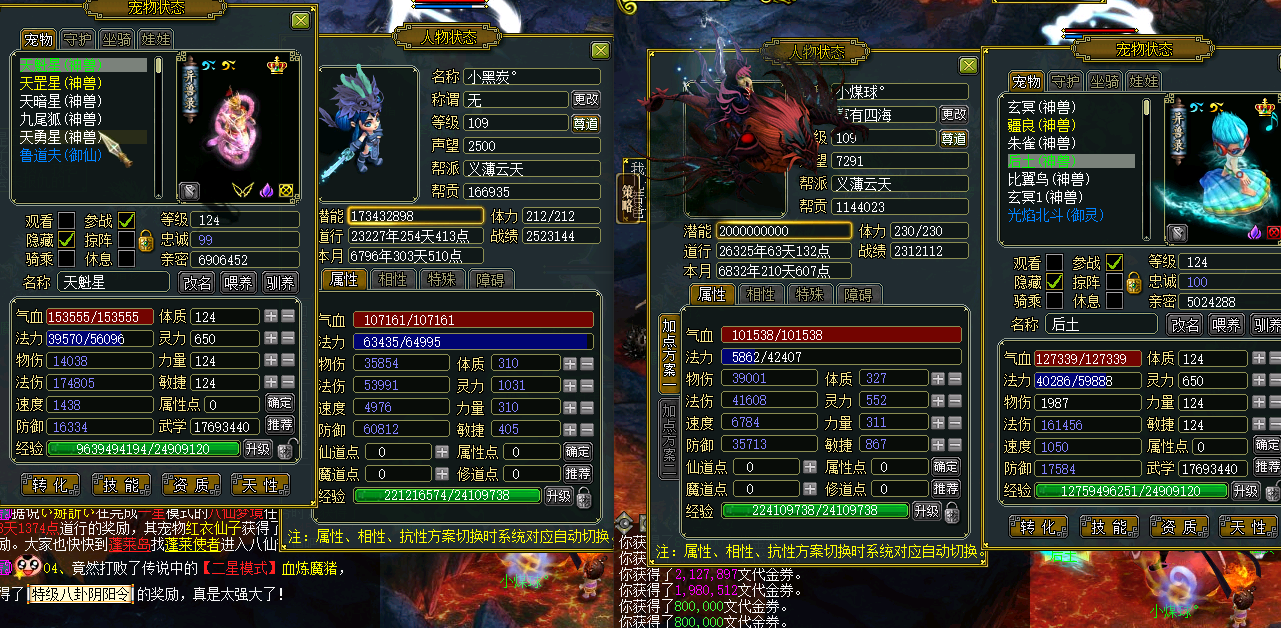Image resolution: width=1281 pixels, height=628 pixels.
Task: Open the 障碍 tab in 小黑炭's panel
Action: pyautogui.click(x=491, y=279)
